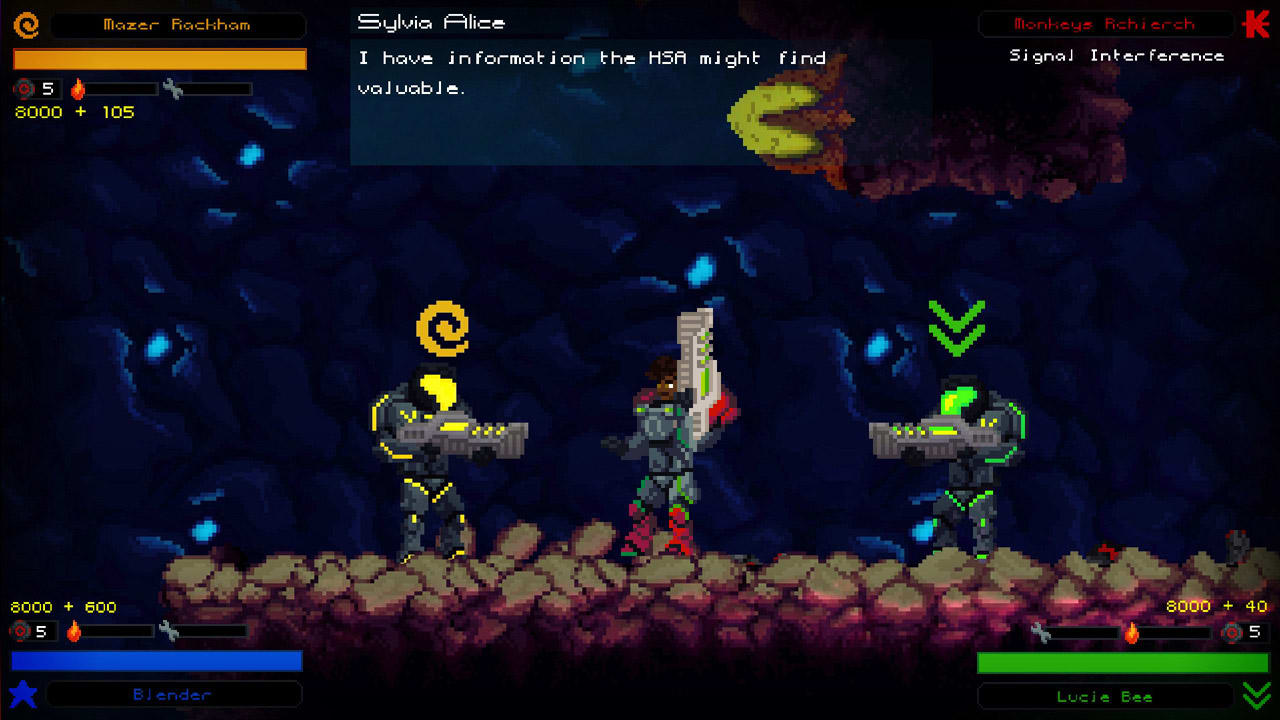Screen dimensions: 1280x720
Task: Switch to the Monkeys Achierch panel
Action: click(1105, 24)
